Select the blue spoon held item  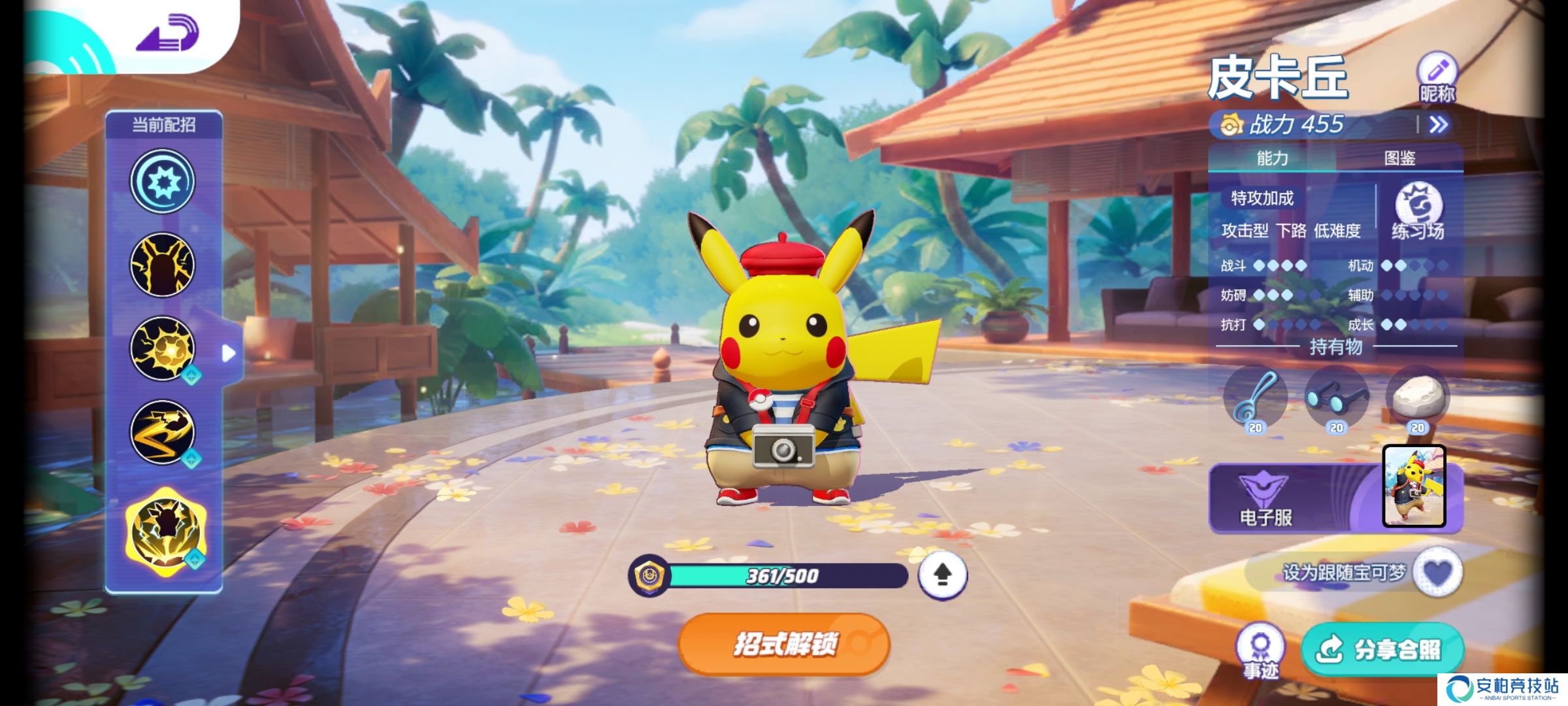[x=1255, y=399]
